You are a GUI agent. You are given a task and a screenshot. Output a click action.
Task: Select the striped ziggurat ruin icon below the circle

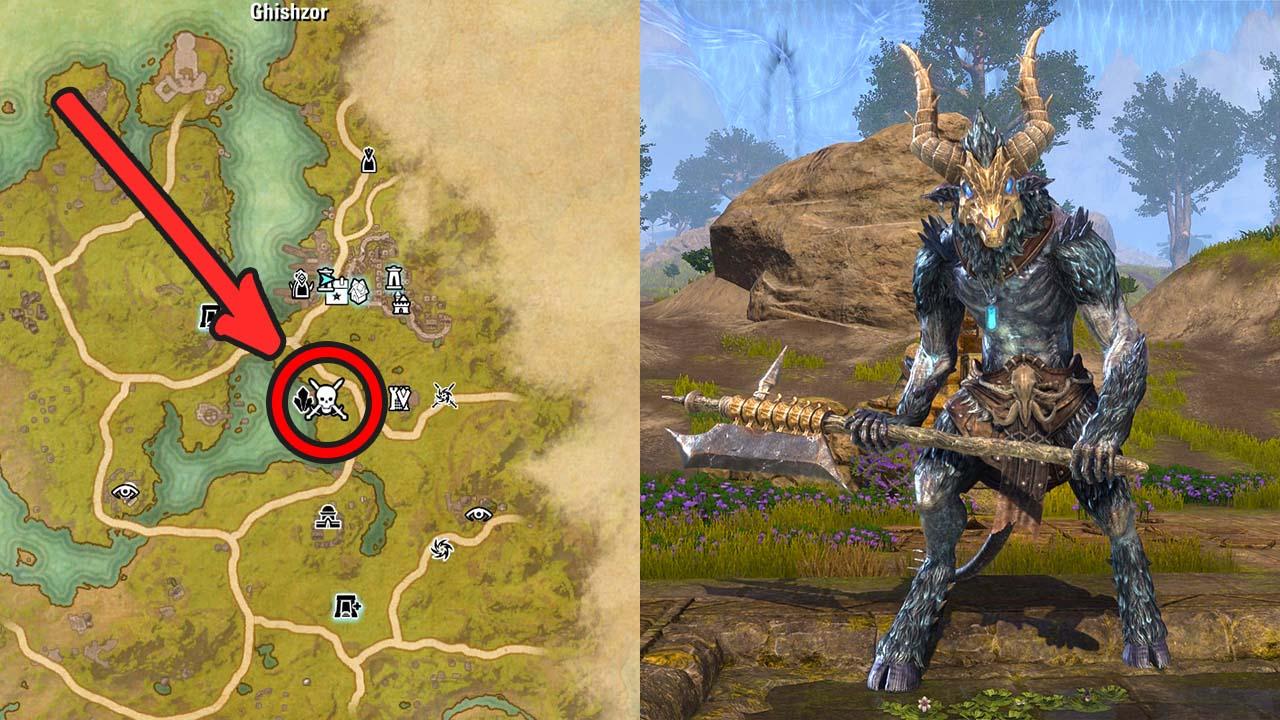[326, 517]
